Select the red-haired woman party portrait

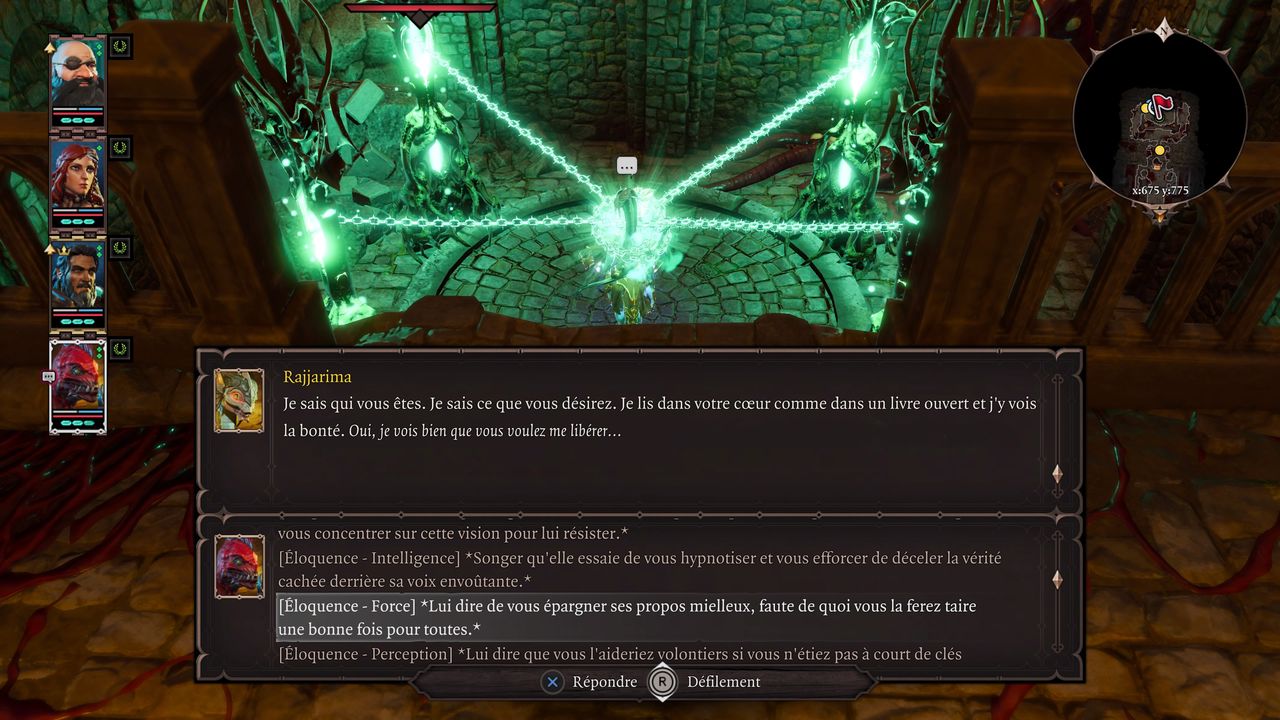(78, 176)
